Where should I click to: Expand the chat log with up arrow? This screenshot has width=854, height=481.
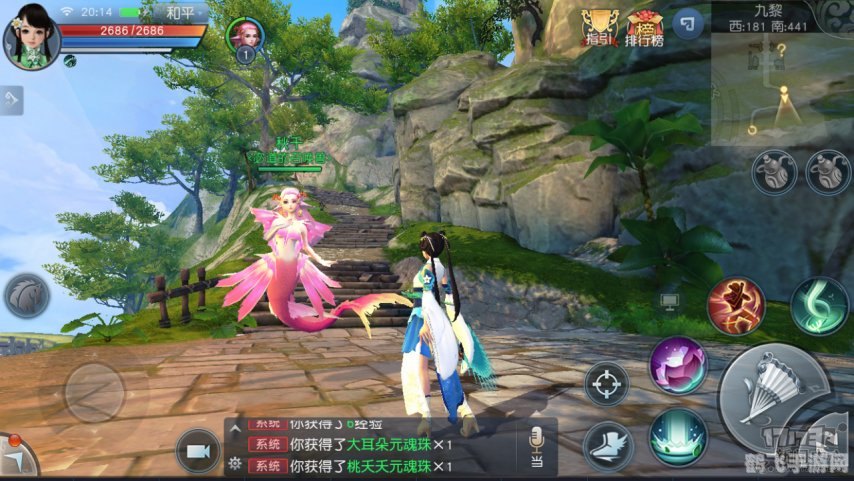tap(235, 428)
